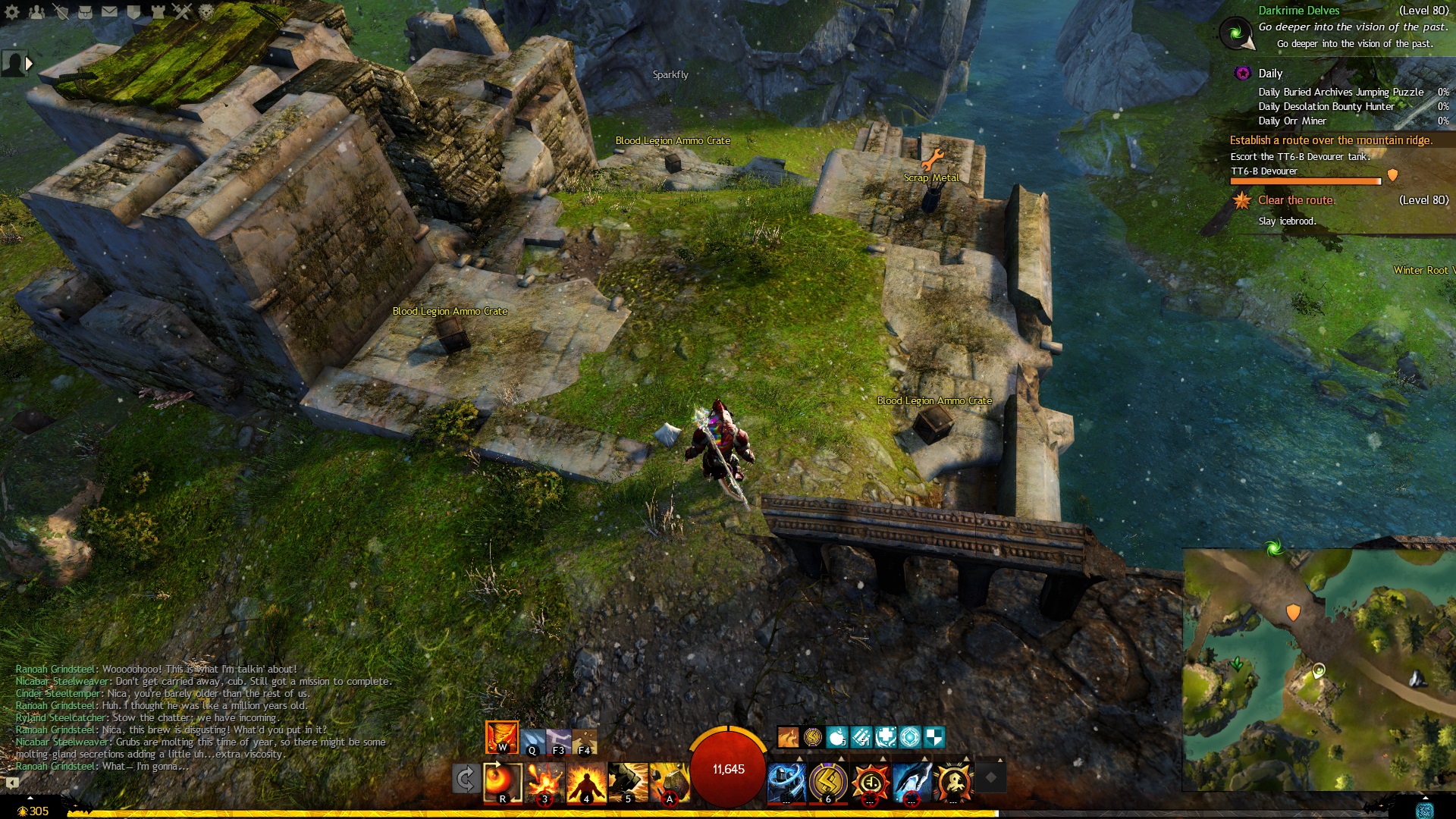Open the PvP crossed swords icon
This screenshot has width=1456, height=819.
(x=182, y=11)
